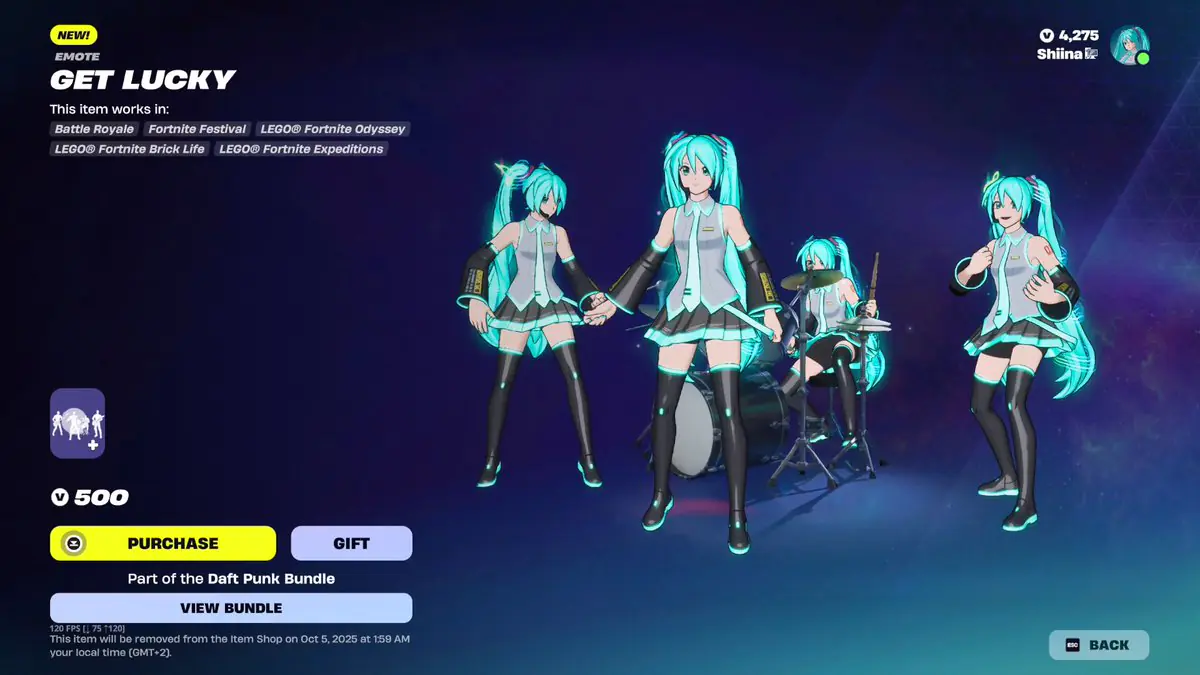Purchase the Get Lucky emote
The height and width of the screenshot is (675, 1200).
pos(163,543)
